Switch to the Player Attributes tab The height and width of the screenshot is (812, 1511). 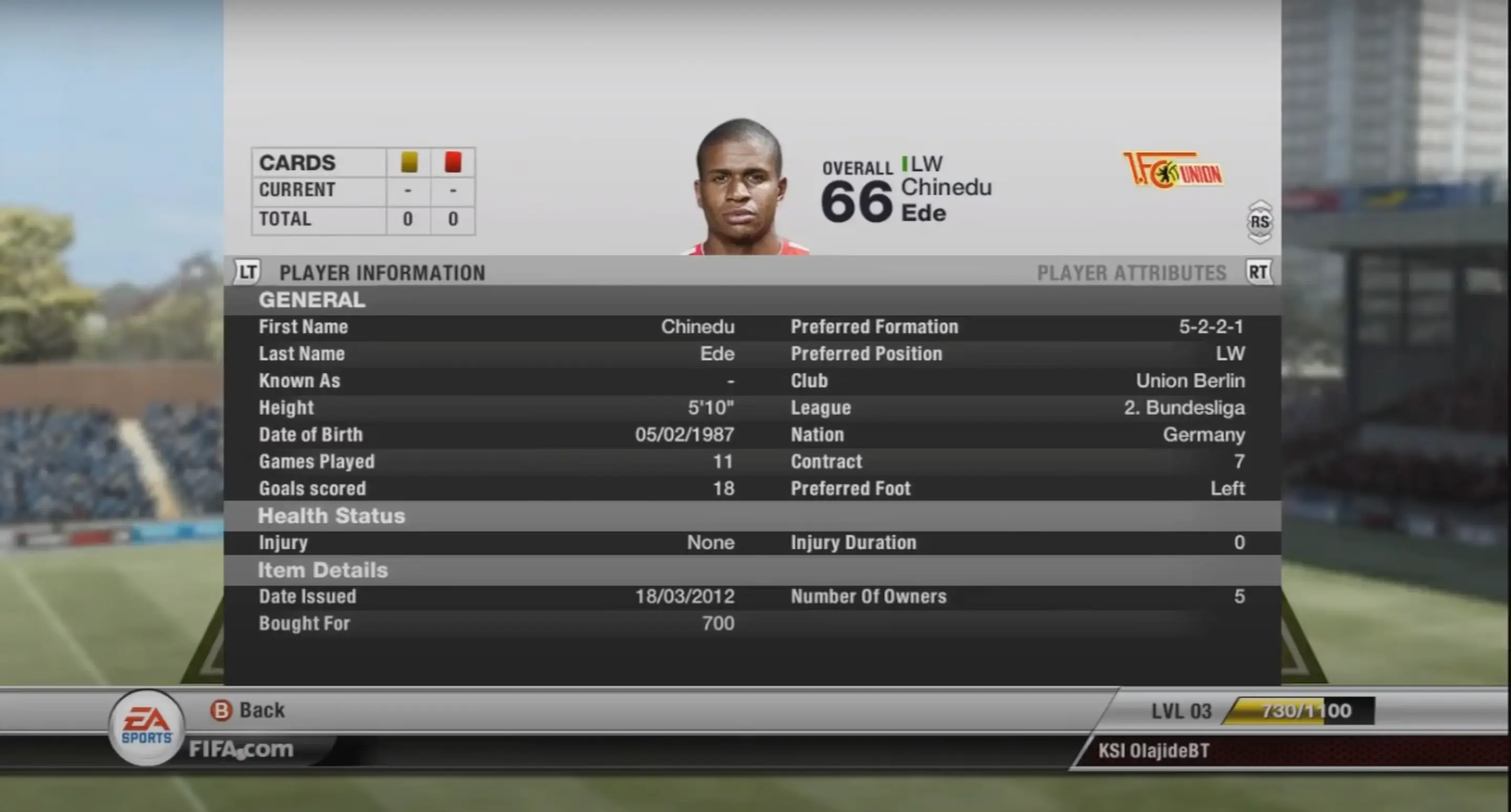[x=1132, y=273]
